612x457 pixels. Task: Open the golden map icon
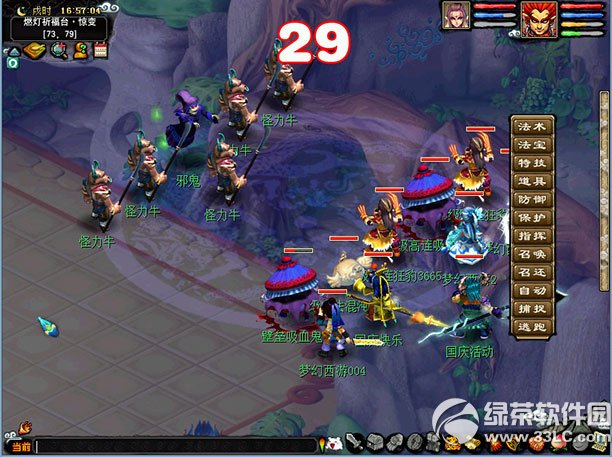pos(33,50)
